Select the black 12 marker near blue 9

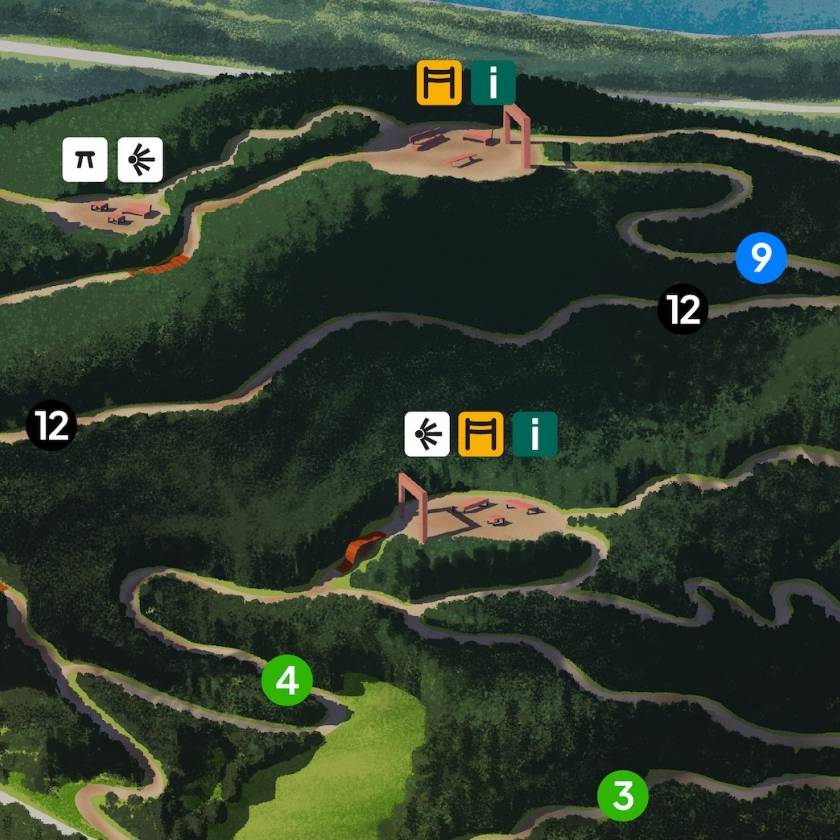click(x=683, y=309)
